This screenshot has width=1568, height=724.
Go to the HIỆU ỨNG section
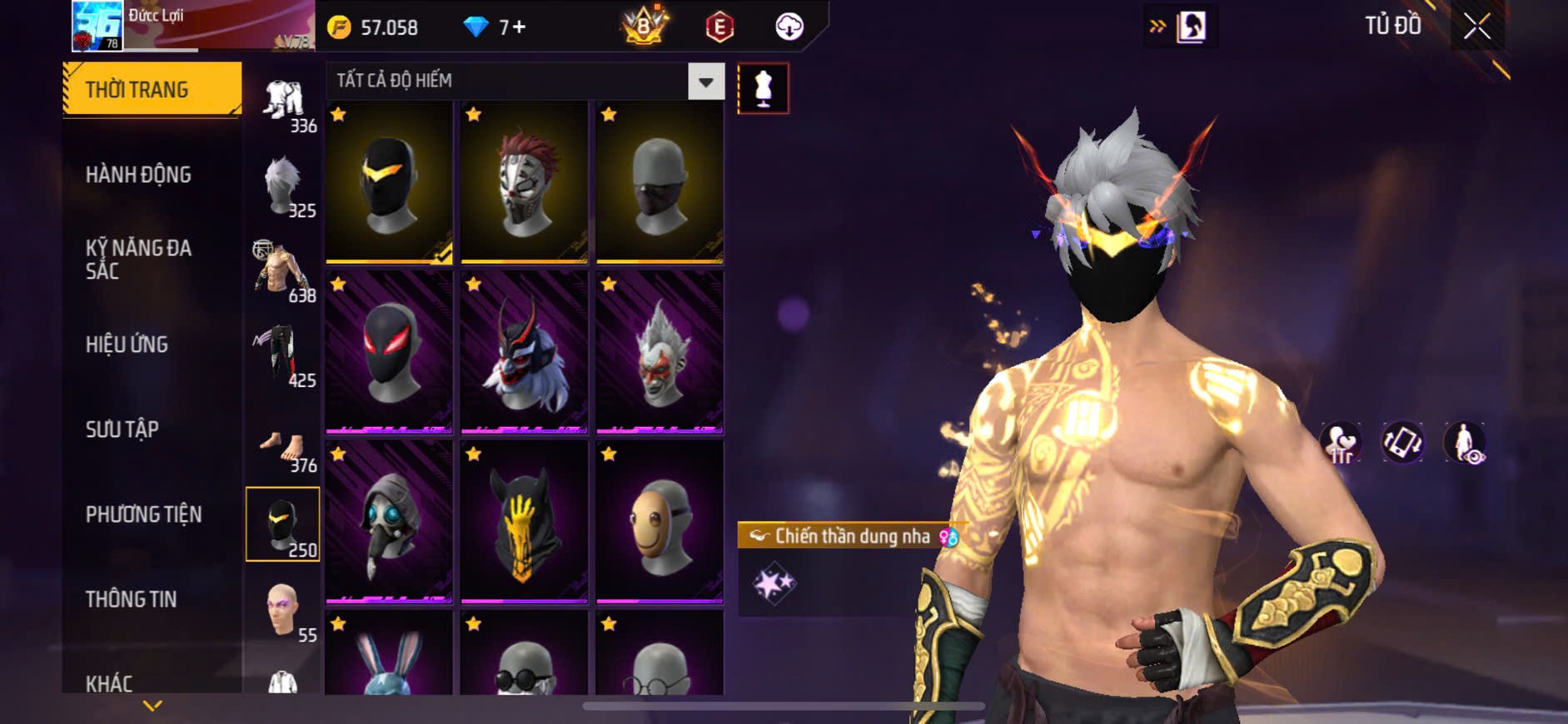(127, 344)
